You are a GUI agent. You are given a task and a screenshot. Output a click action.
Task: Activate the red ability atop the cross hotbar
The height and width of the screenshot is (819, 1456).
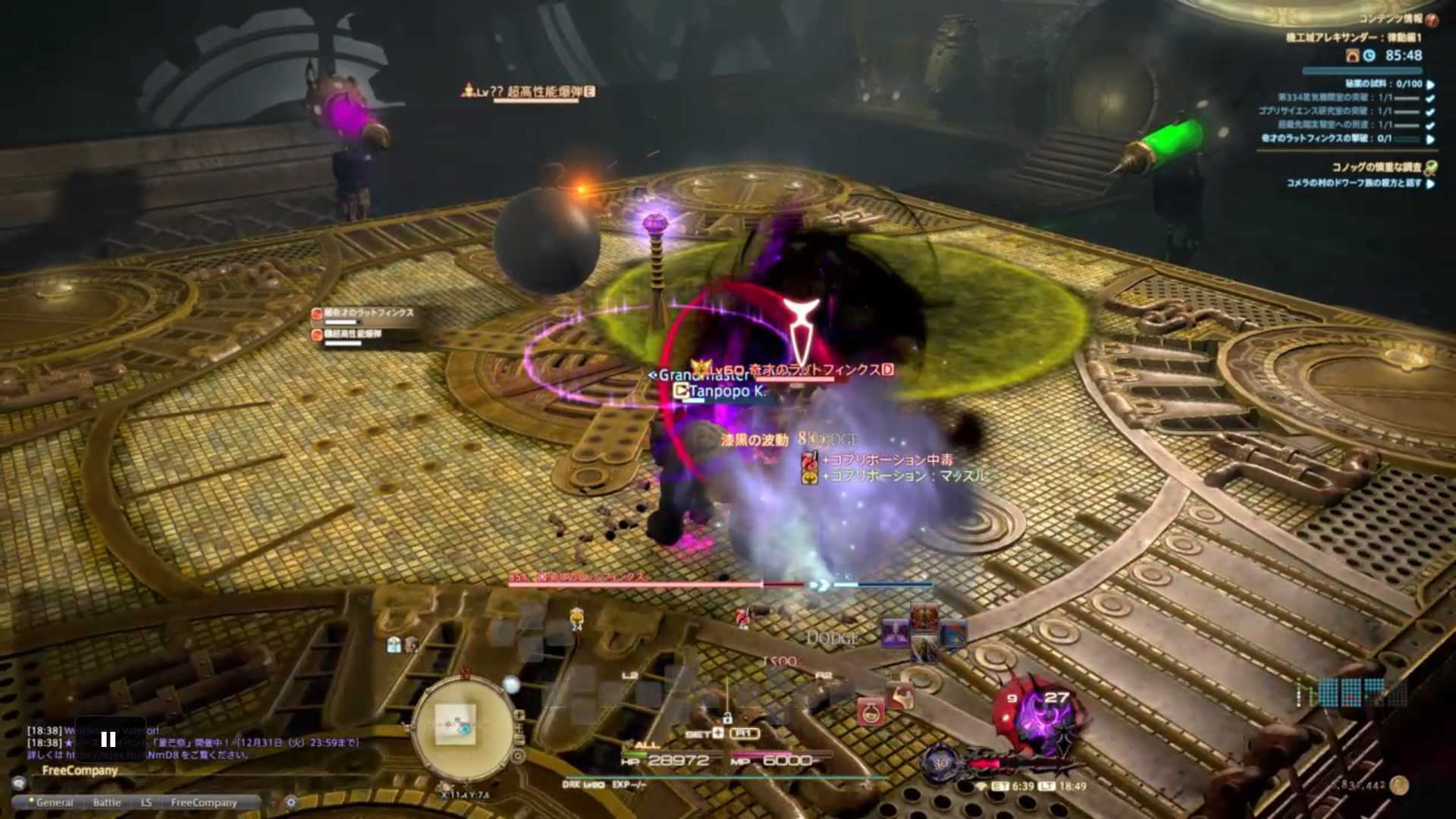coord(924,617)
